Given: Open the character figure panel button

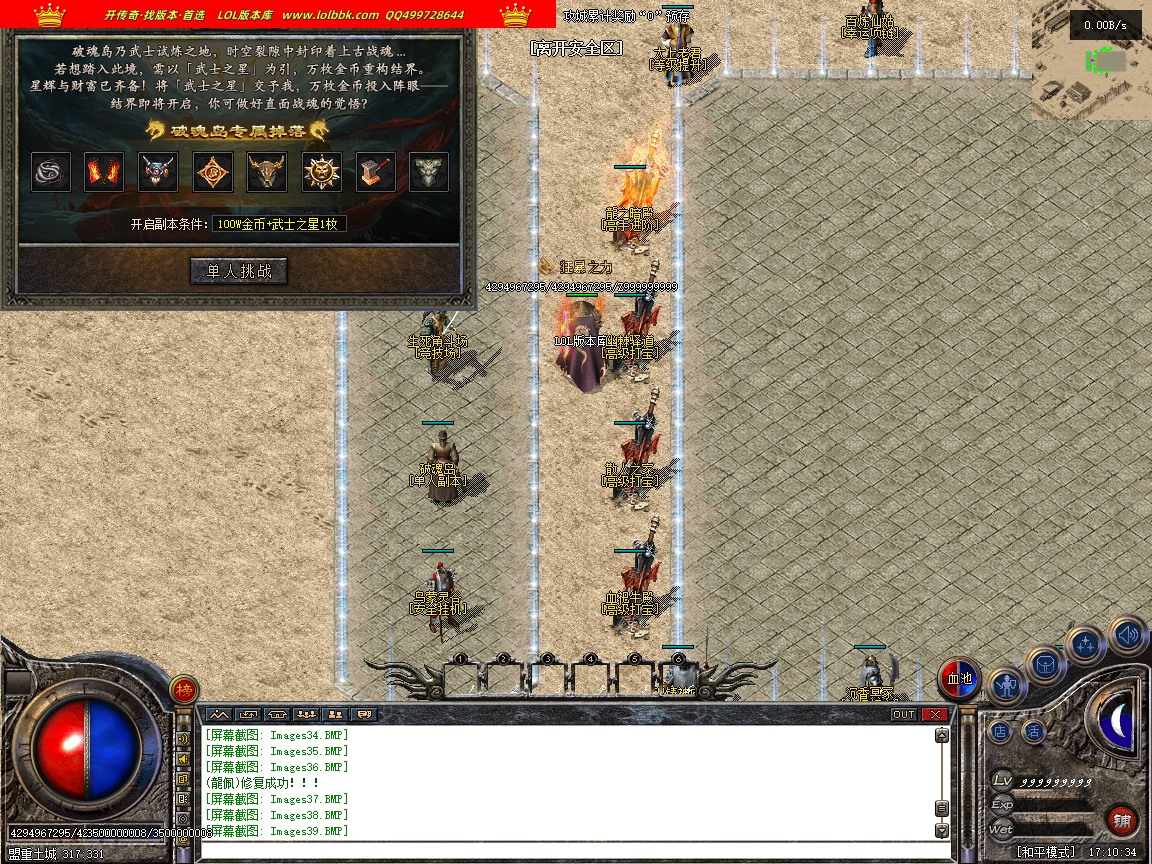Looking at the screenshot, I should click(1006, 686).
